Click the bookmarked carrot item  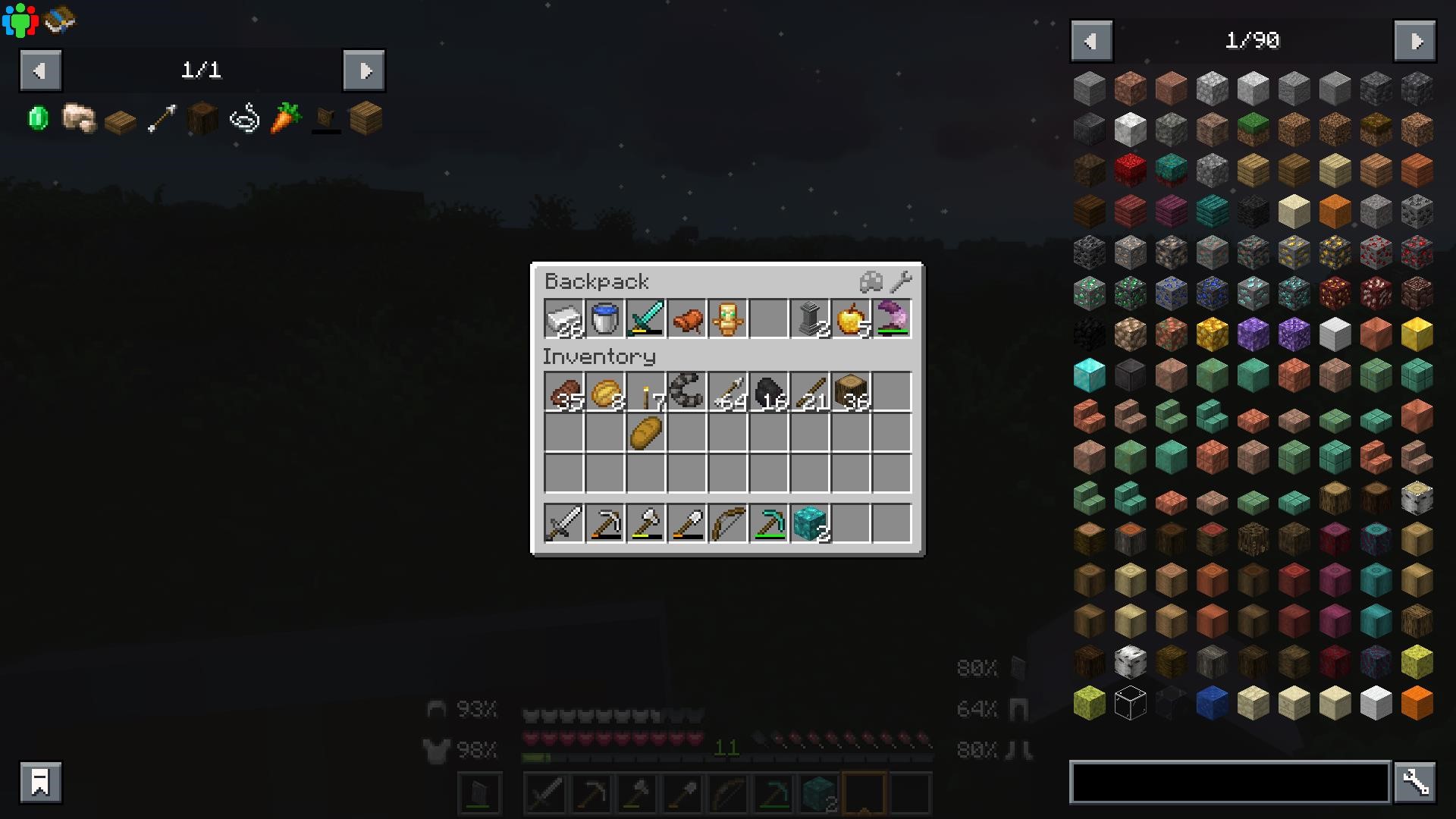(283, 120)
